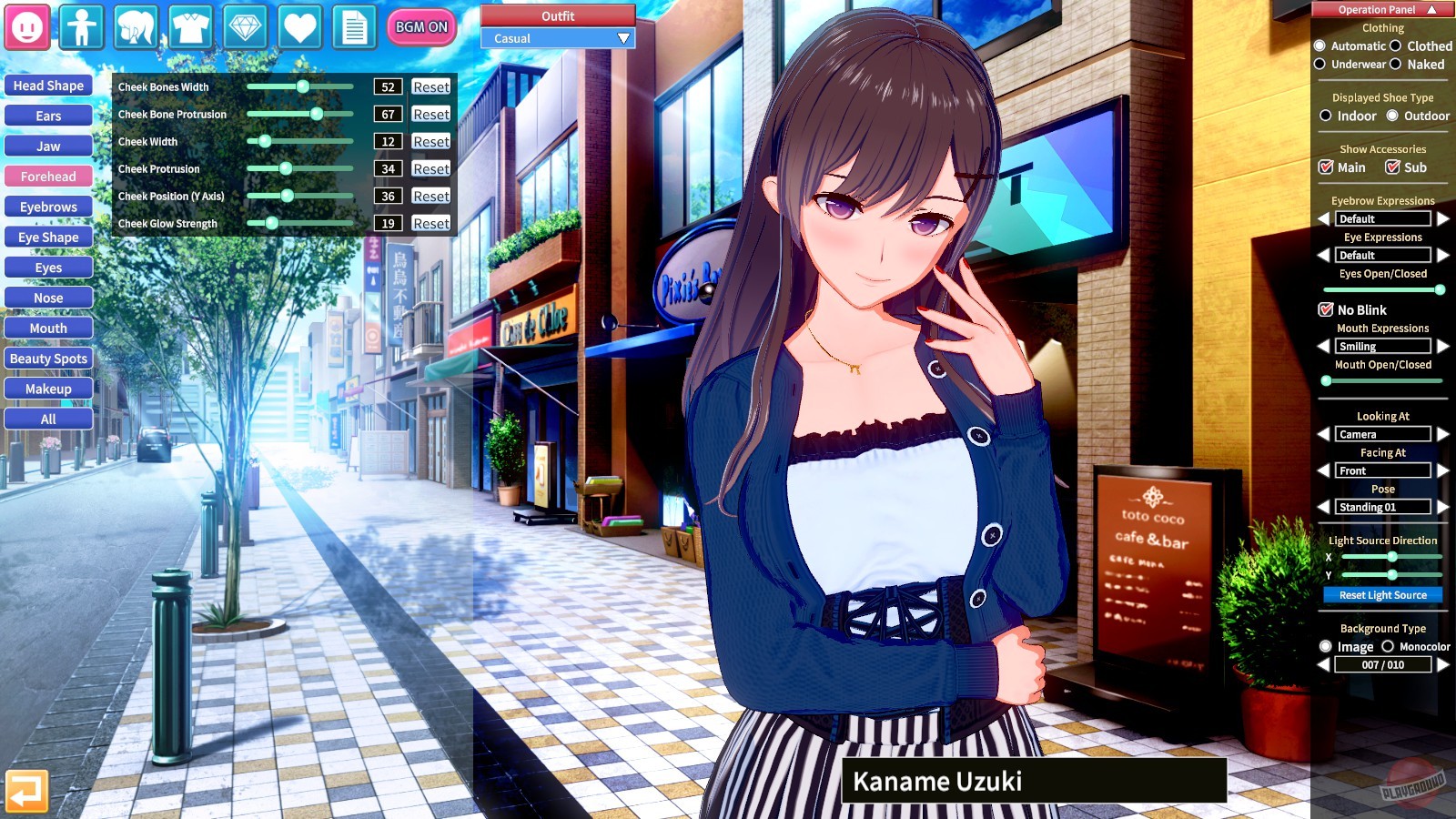1456x819 pixels.
Task: Select the body customization icon
Action: [x=82, y=27]
